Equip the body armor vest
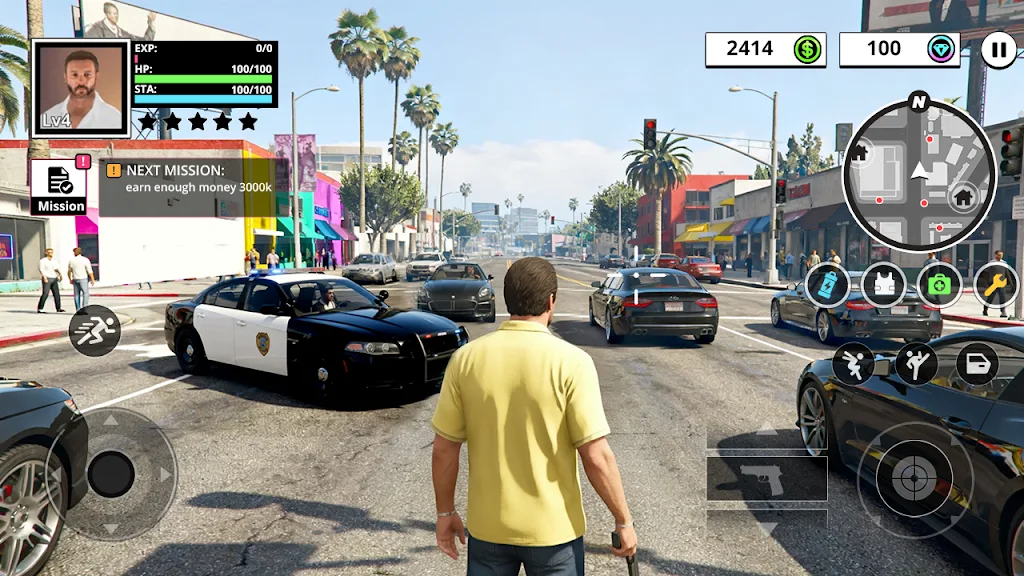The width and height of the screenshot is (1024, 576). click(883, 285)
